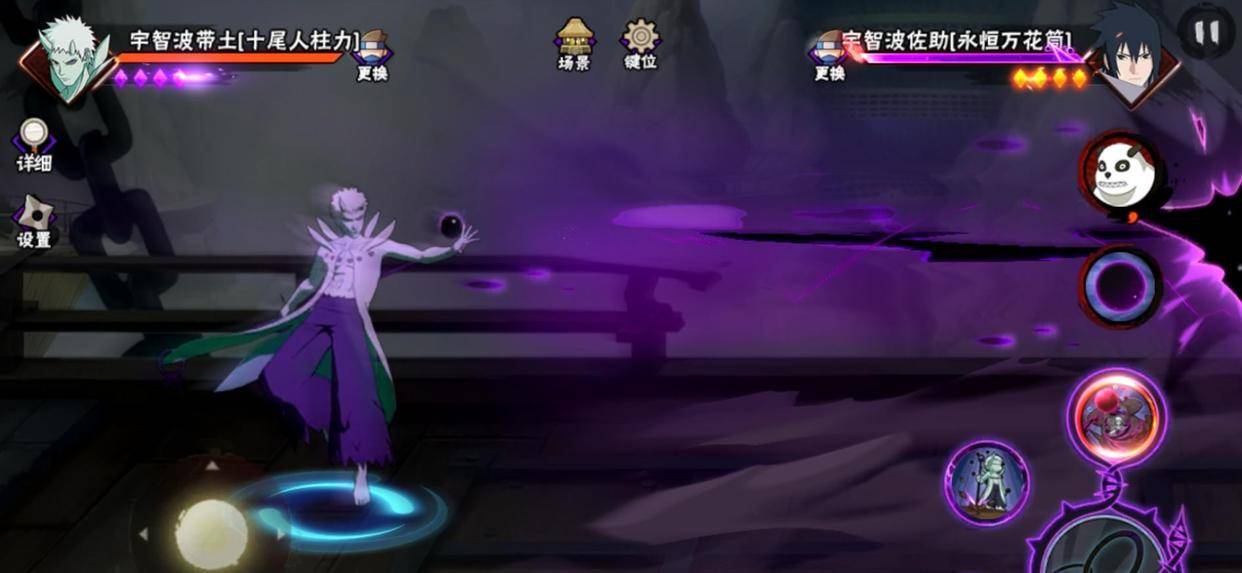The image size is (1242, 573).
Task: Tap 更换 to swap Obito character
Action: tap(372, 54)
